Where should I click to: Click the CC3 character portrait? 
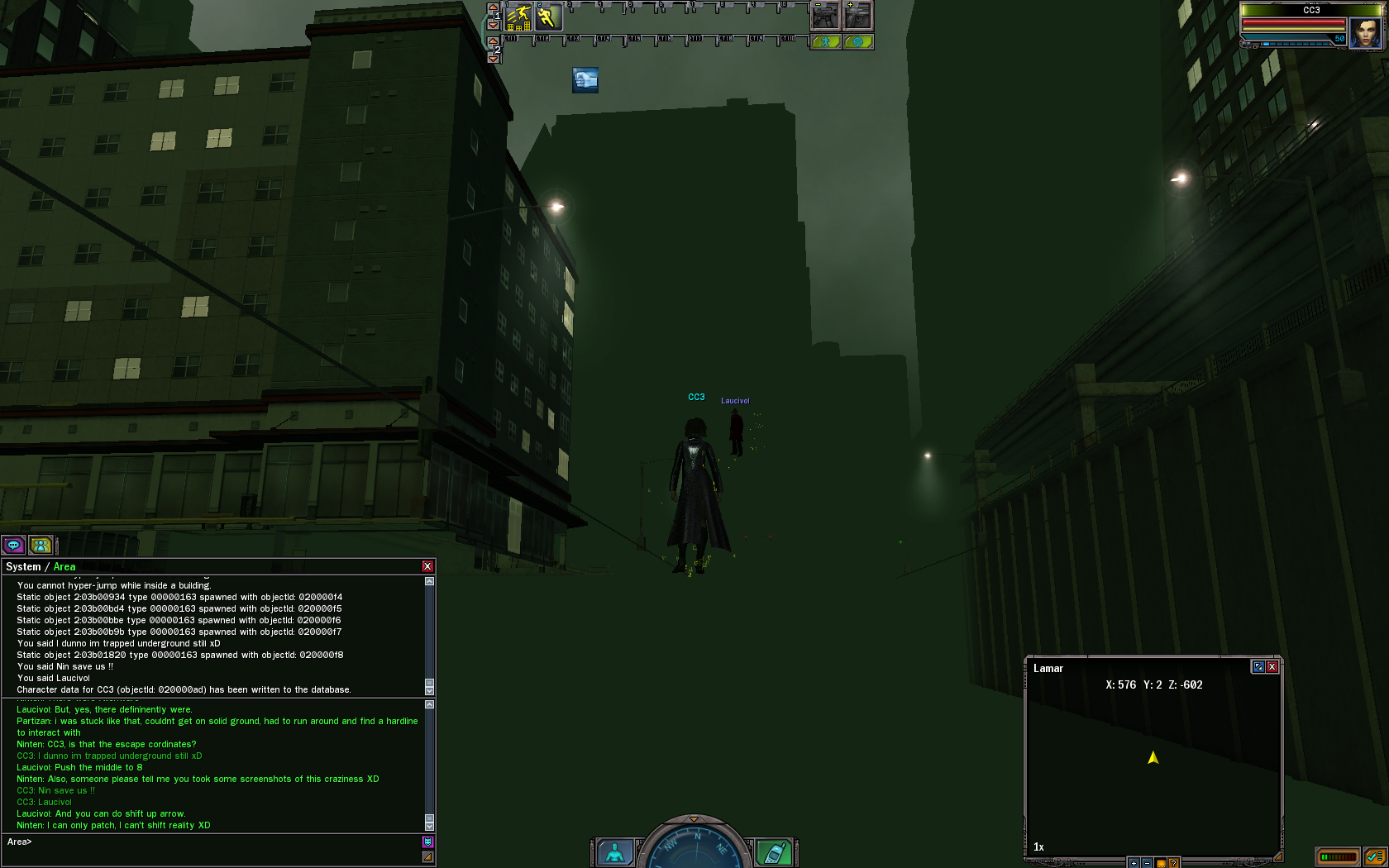(x=1365, y=33)
